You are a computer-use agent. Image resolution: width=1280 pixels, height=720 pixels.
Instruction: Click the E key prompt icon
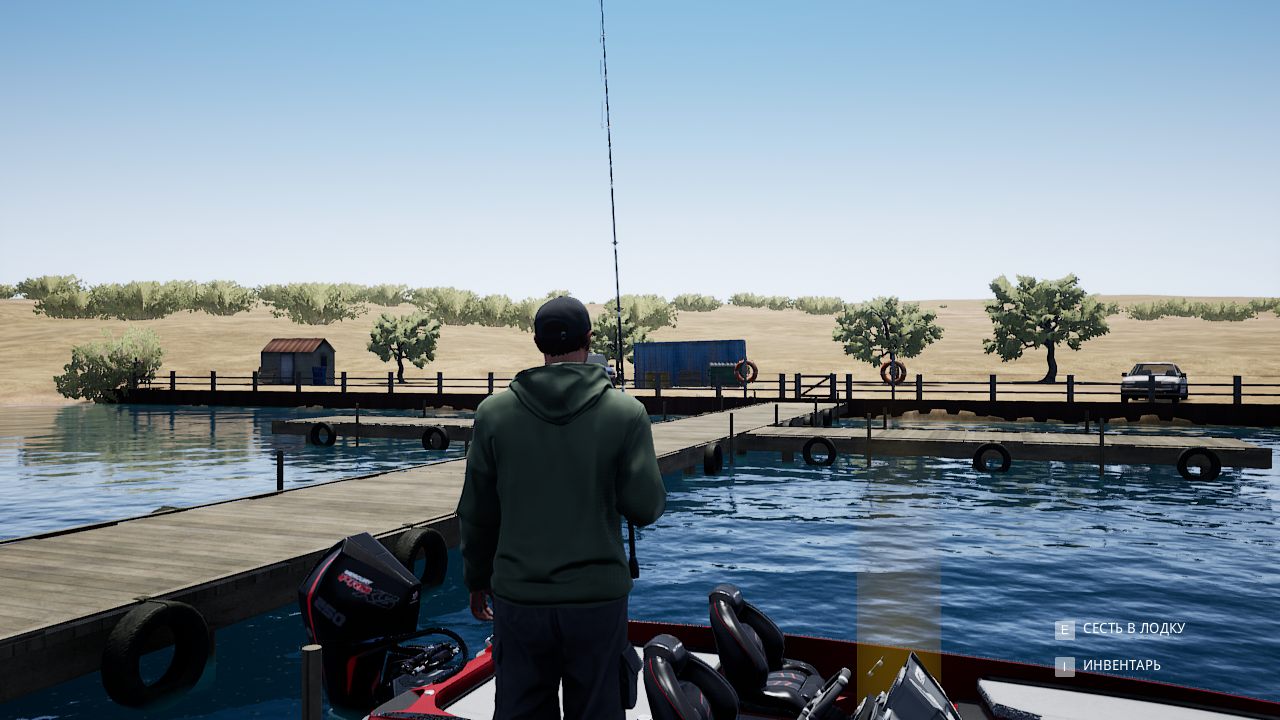[x=1066, y=630]
